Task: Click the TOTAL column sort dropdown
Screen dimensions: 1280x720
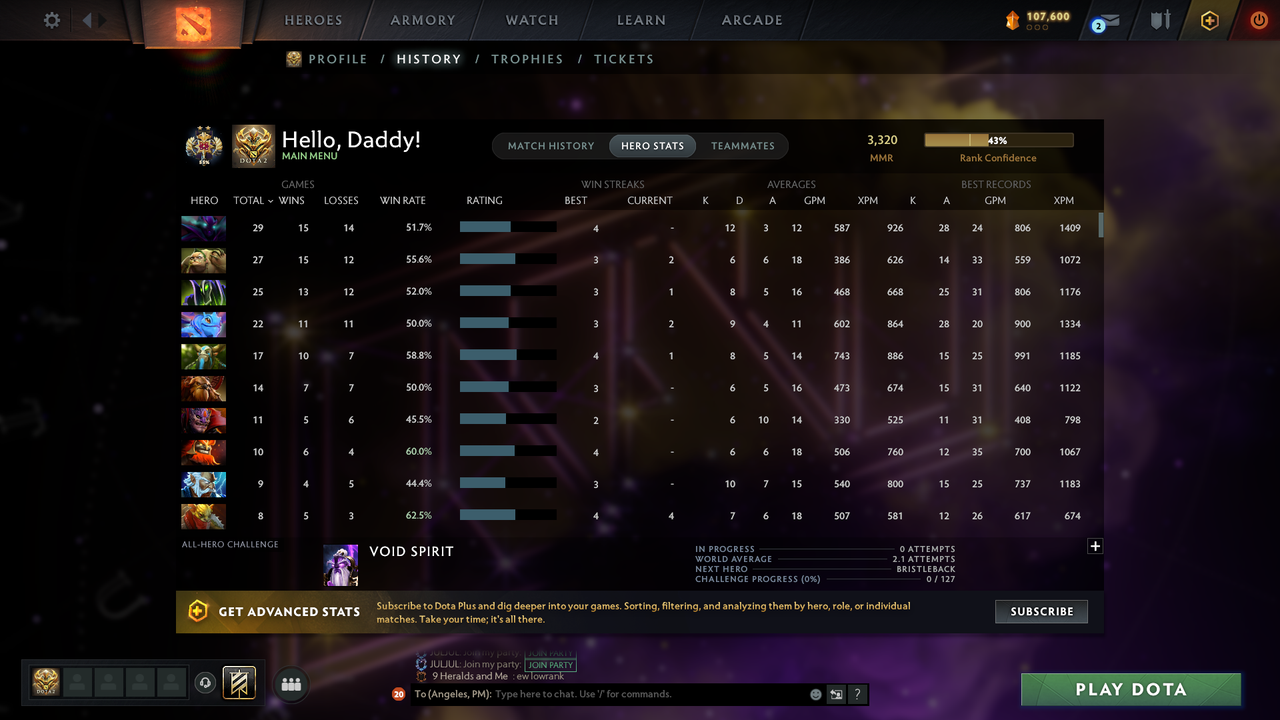Action: 253,200
